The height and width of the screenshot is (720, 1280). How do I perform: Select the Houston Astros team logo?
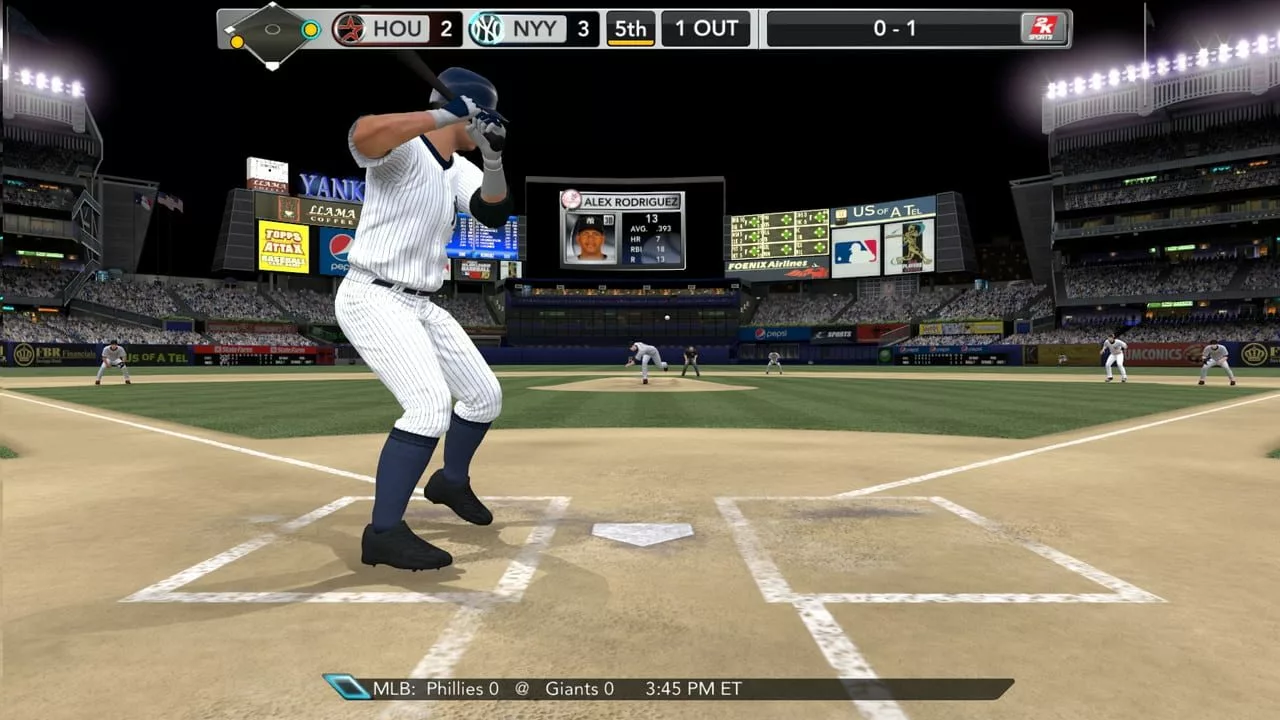point(348,29)
